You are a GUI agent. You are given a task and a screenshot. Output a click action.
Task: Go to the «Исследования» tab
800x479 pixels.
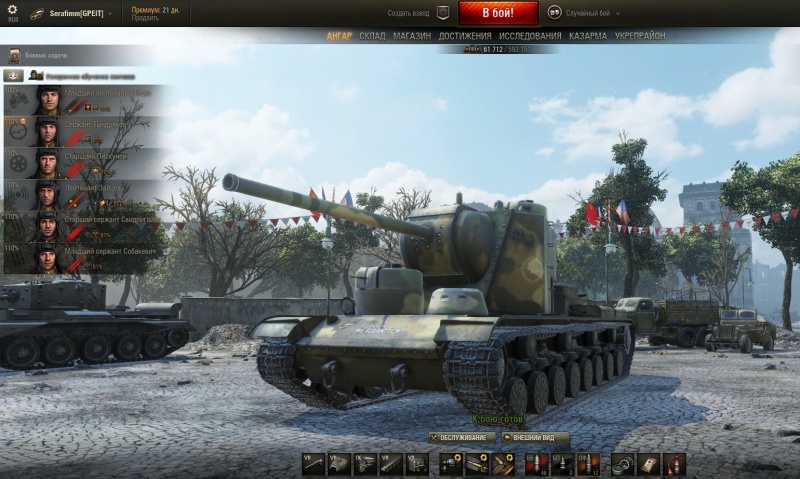pyautogui.click(x=530, y=36)
